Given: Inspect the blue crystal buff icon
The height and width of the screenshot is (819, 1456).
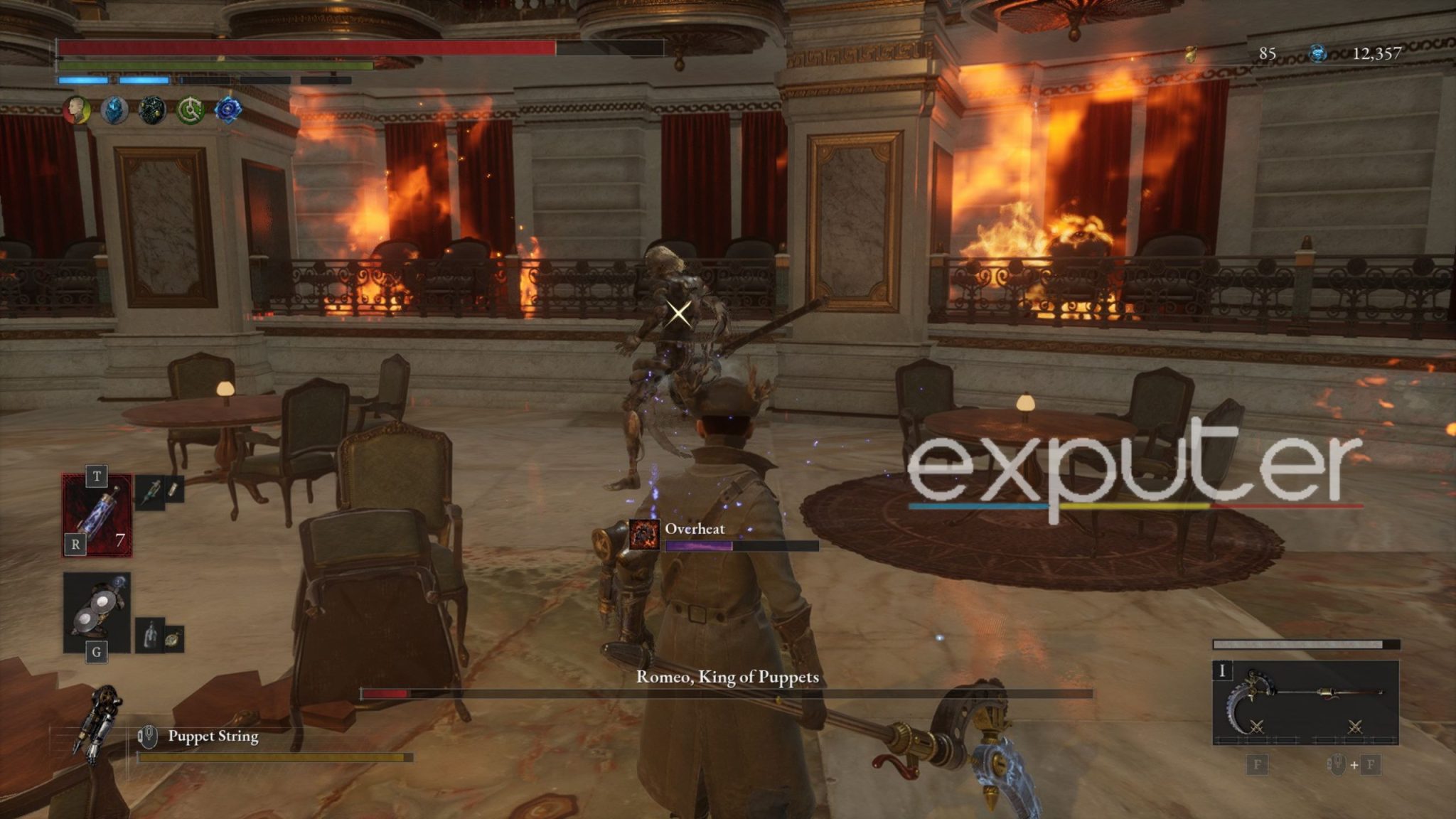Looking at the screenshot, I should [x=114, y=110].
